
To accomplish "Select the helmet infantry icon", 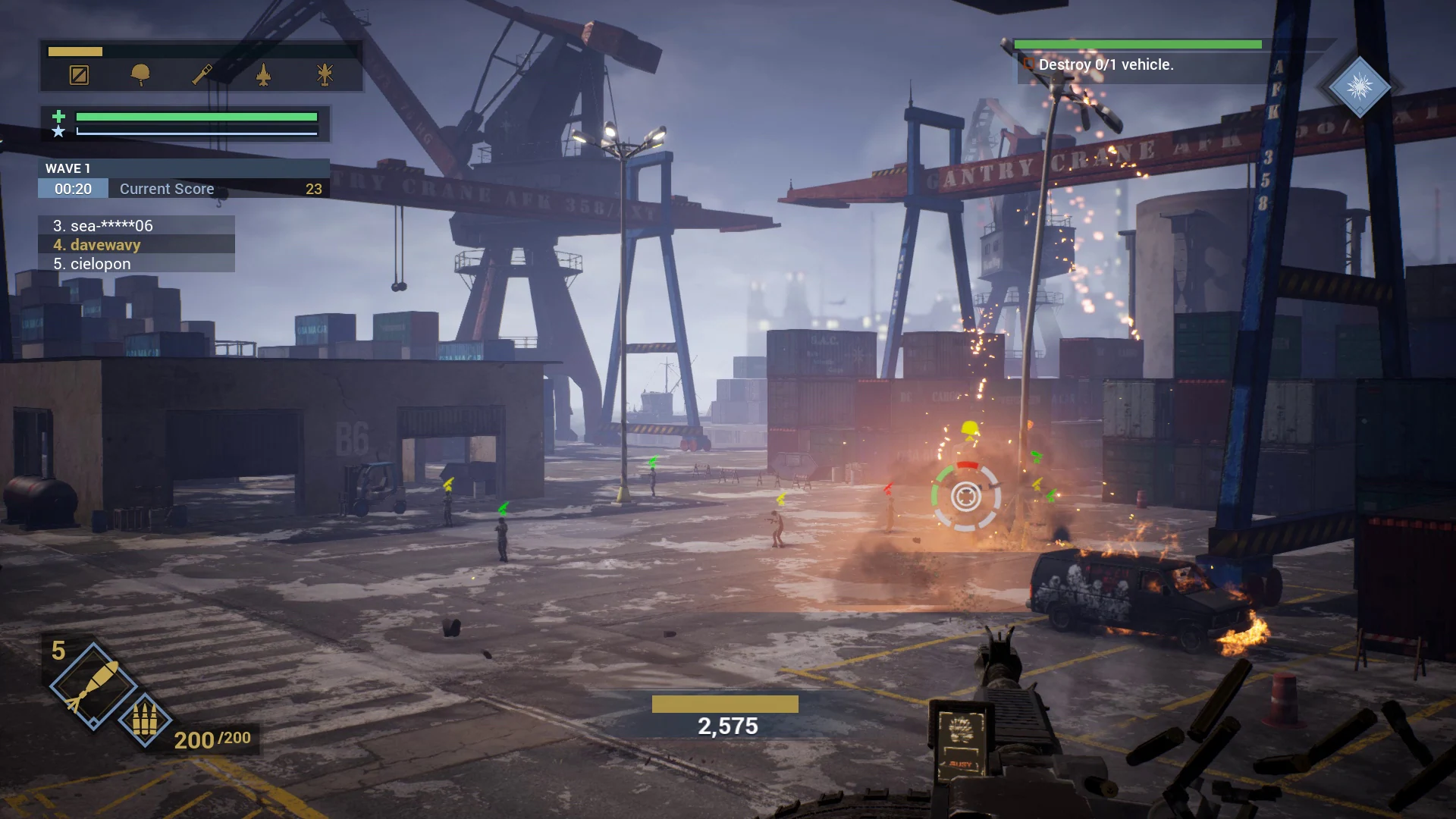I will pos(140,76).
